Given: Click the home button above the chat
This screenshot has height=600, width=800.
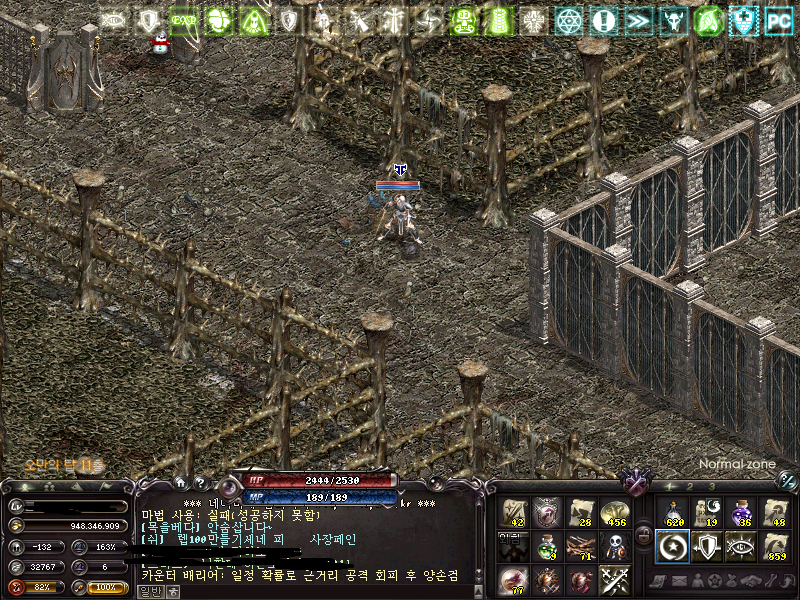Looking at the screenshot, I should pyautogui.click(x=180, y=482).
